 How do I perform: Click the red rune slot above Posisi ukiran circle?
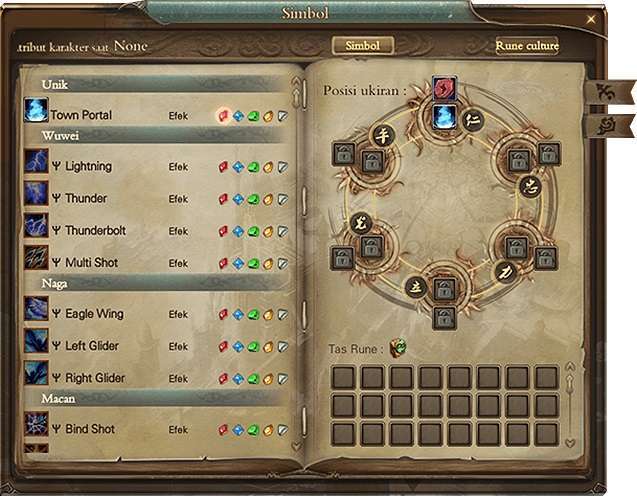[444, 89]
